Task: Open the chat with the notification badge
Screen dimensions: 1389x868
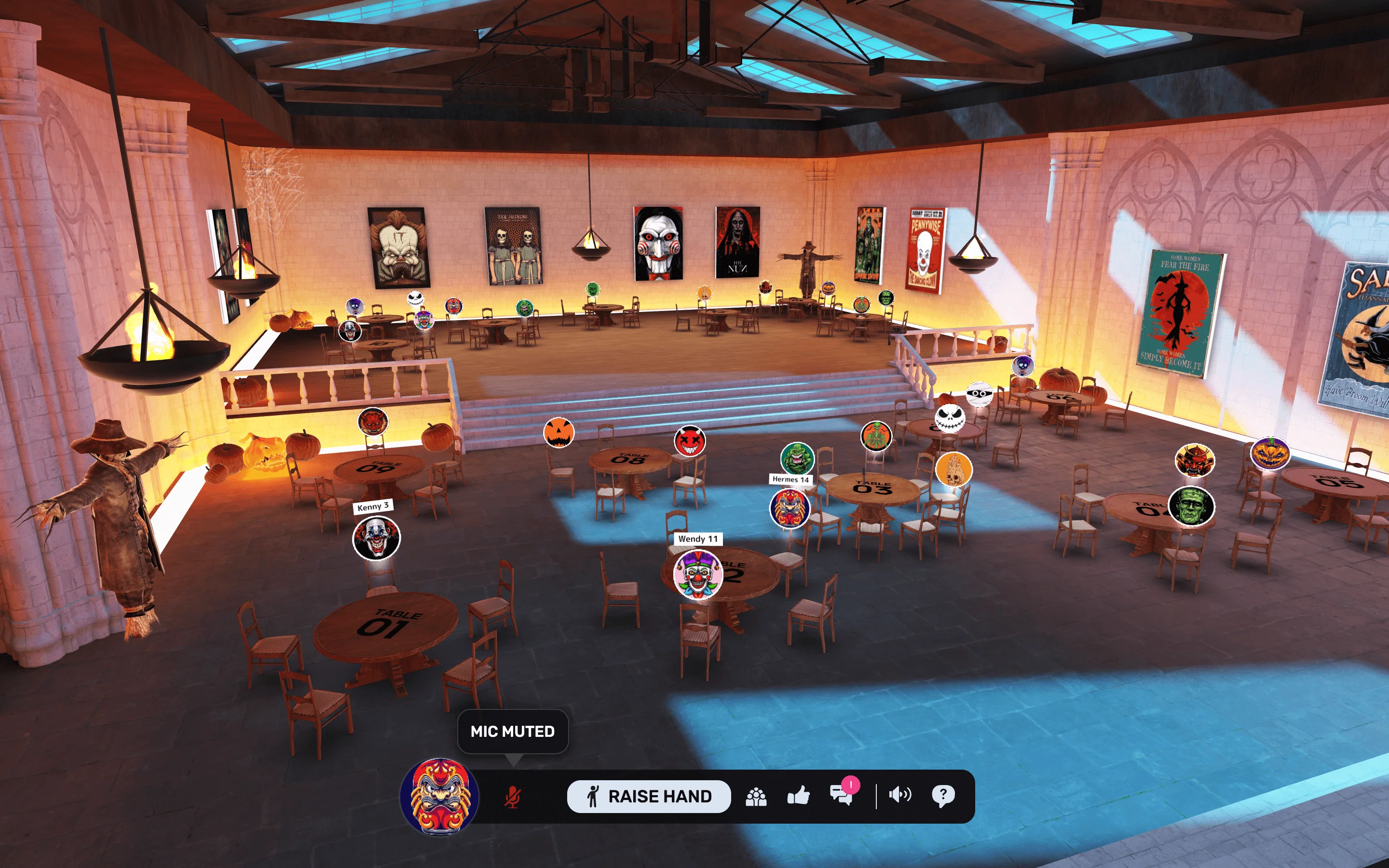Action: point(841,796)
